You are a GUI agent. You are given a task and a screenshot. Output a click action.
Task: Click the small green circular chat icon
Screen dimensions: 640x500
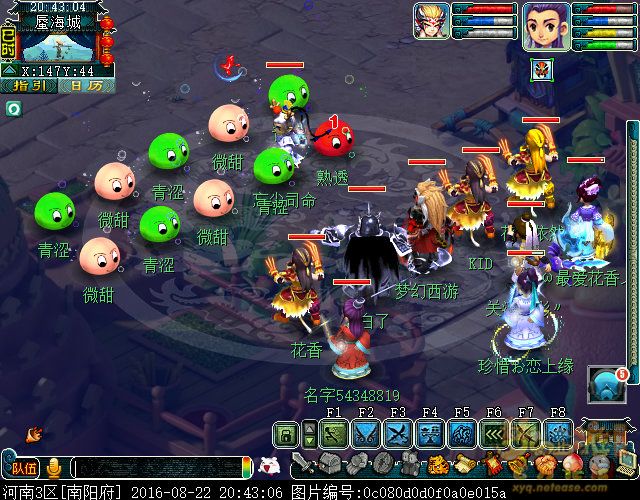(x=13, y=109)
